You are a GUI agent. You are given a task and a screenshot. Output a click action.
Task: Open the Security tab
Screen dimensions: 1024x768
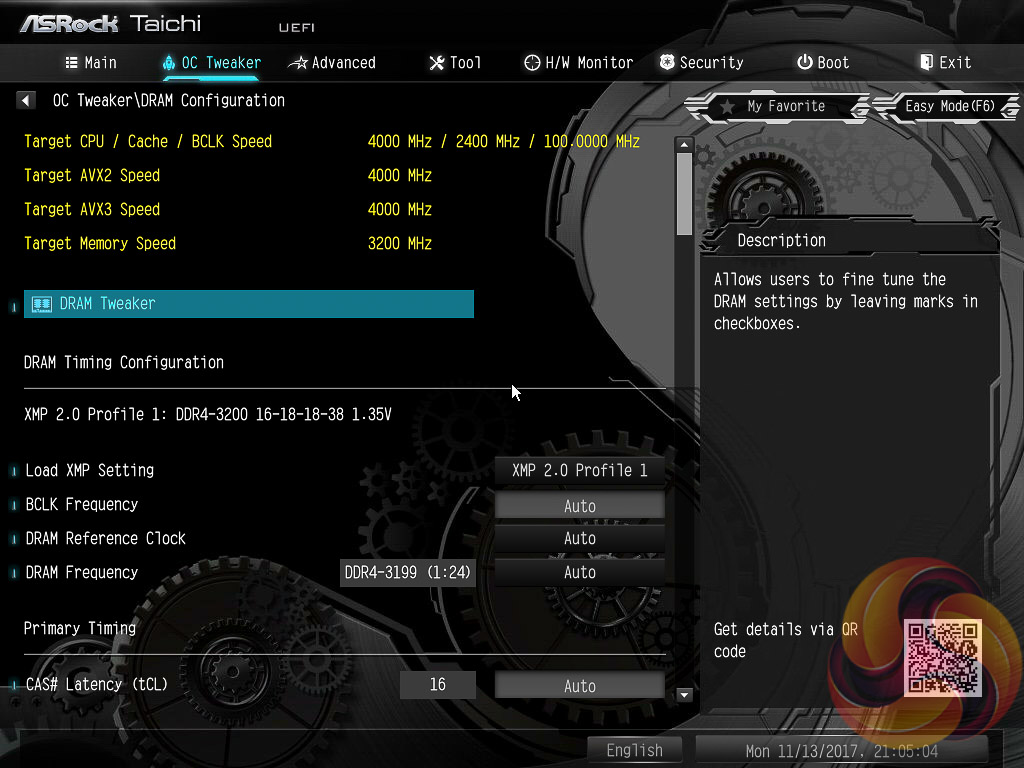click(x=701, y=62)
